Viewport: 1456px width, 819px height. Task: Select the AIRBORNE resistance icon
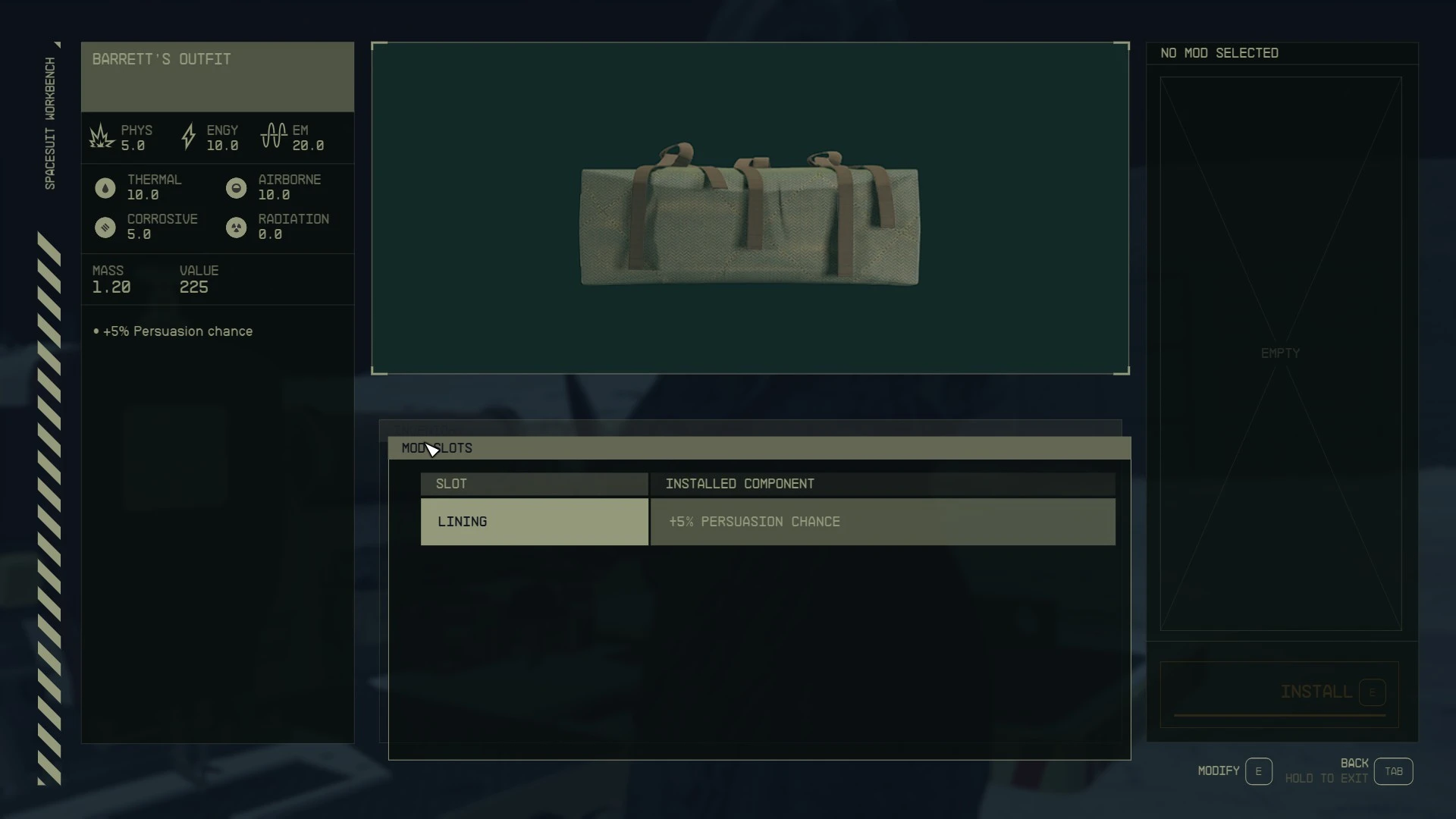pos(236,187)
